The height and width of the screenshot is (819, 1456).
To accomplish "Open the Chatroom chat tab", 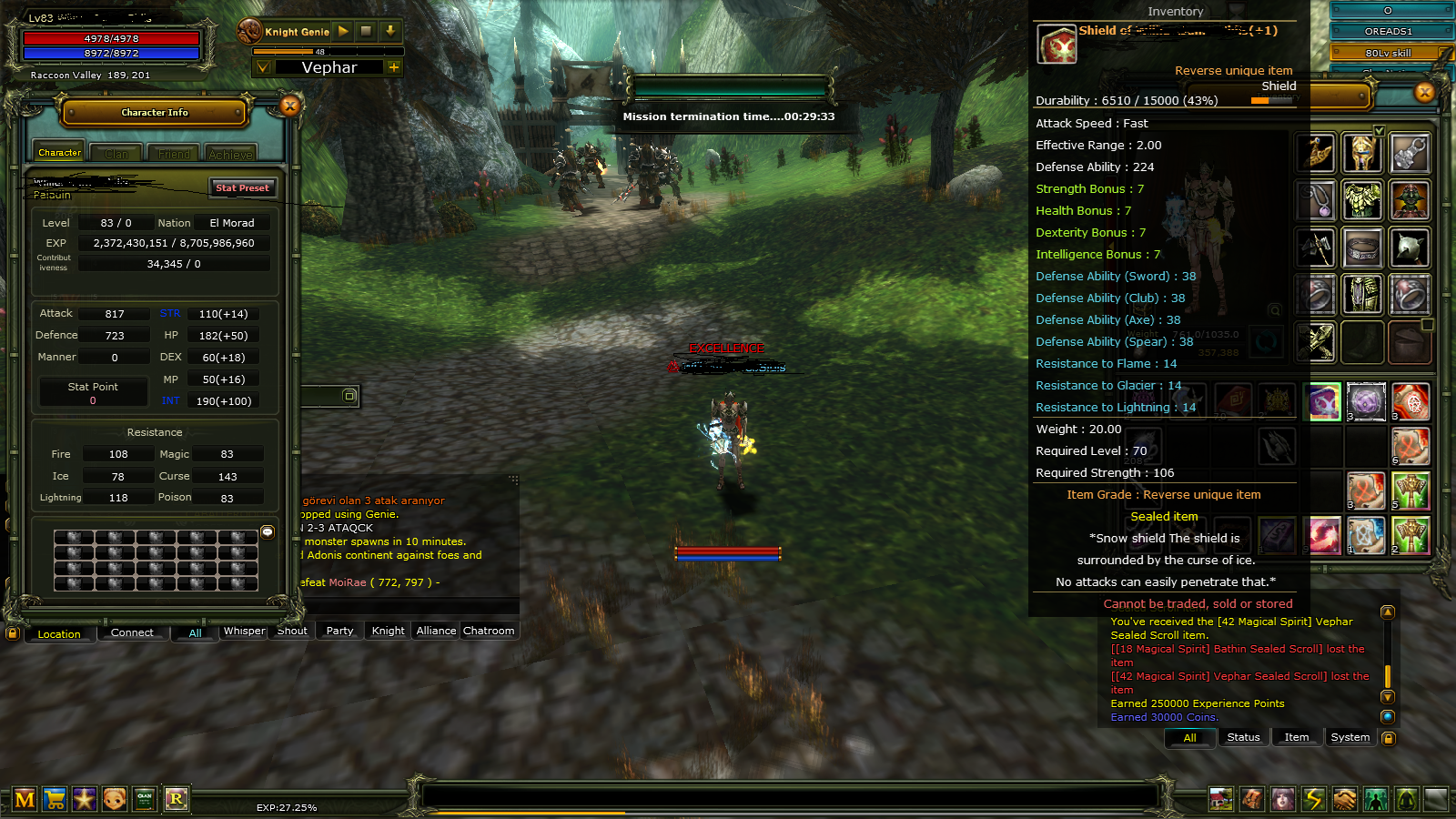I will tap(489, 631).
